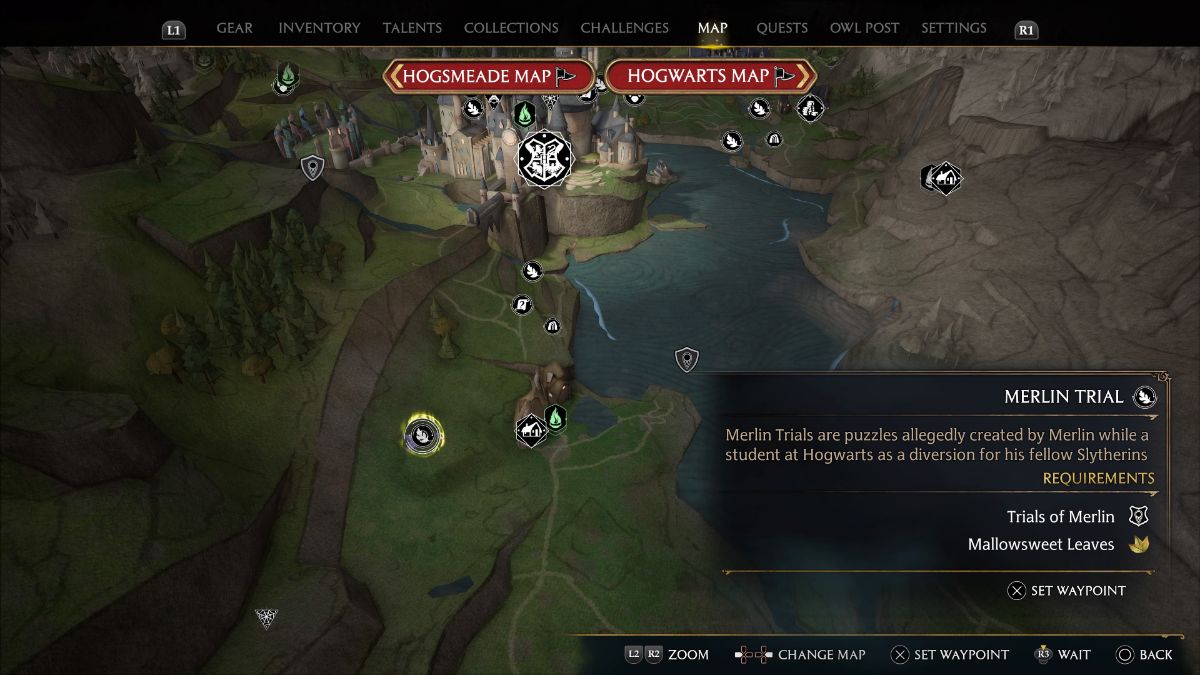Viewport: 1200px width, 675px height.
Task: Switch to the Inventory tab
Action: pyautogui.click(x=320, y=28)
